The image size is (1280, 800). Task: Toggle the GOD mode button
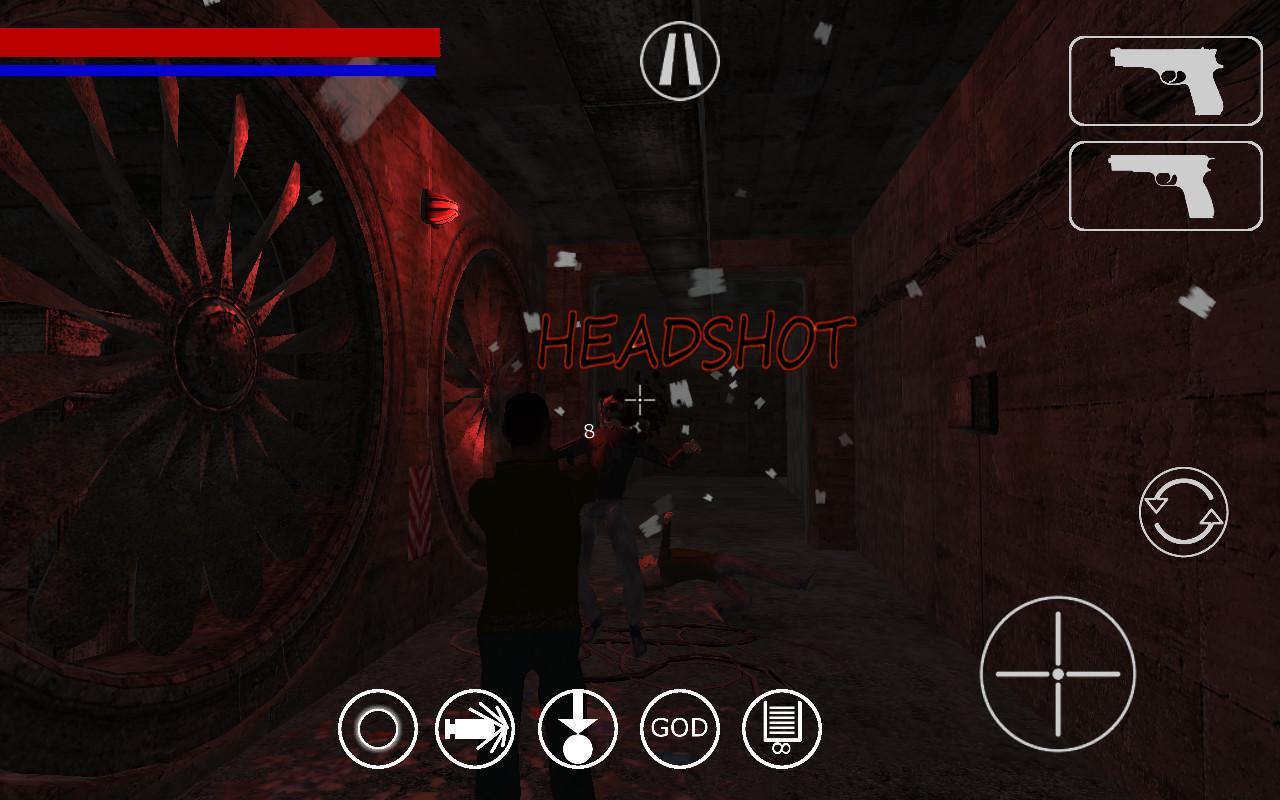click(680, 728)
